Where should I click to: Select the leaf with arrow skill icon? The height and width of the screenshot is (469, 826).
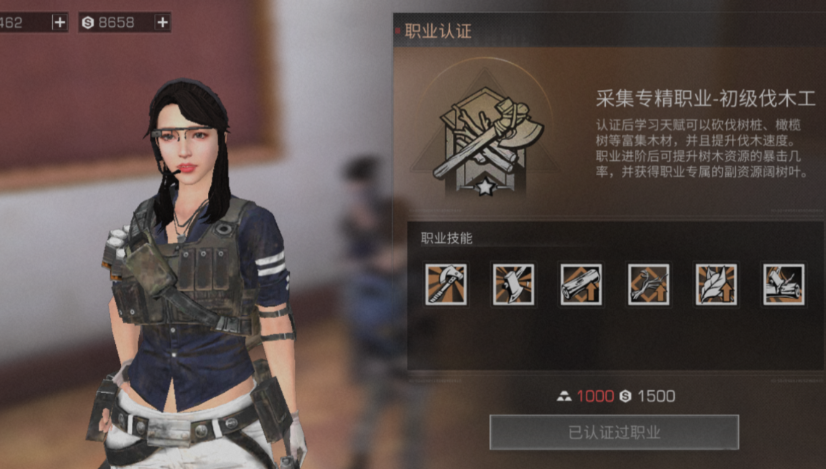tap(716, 284)
